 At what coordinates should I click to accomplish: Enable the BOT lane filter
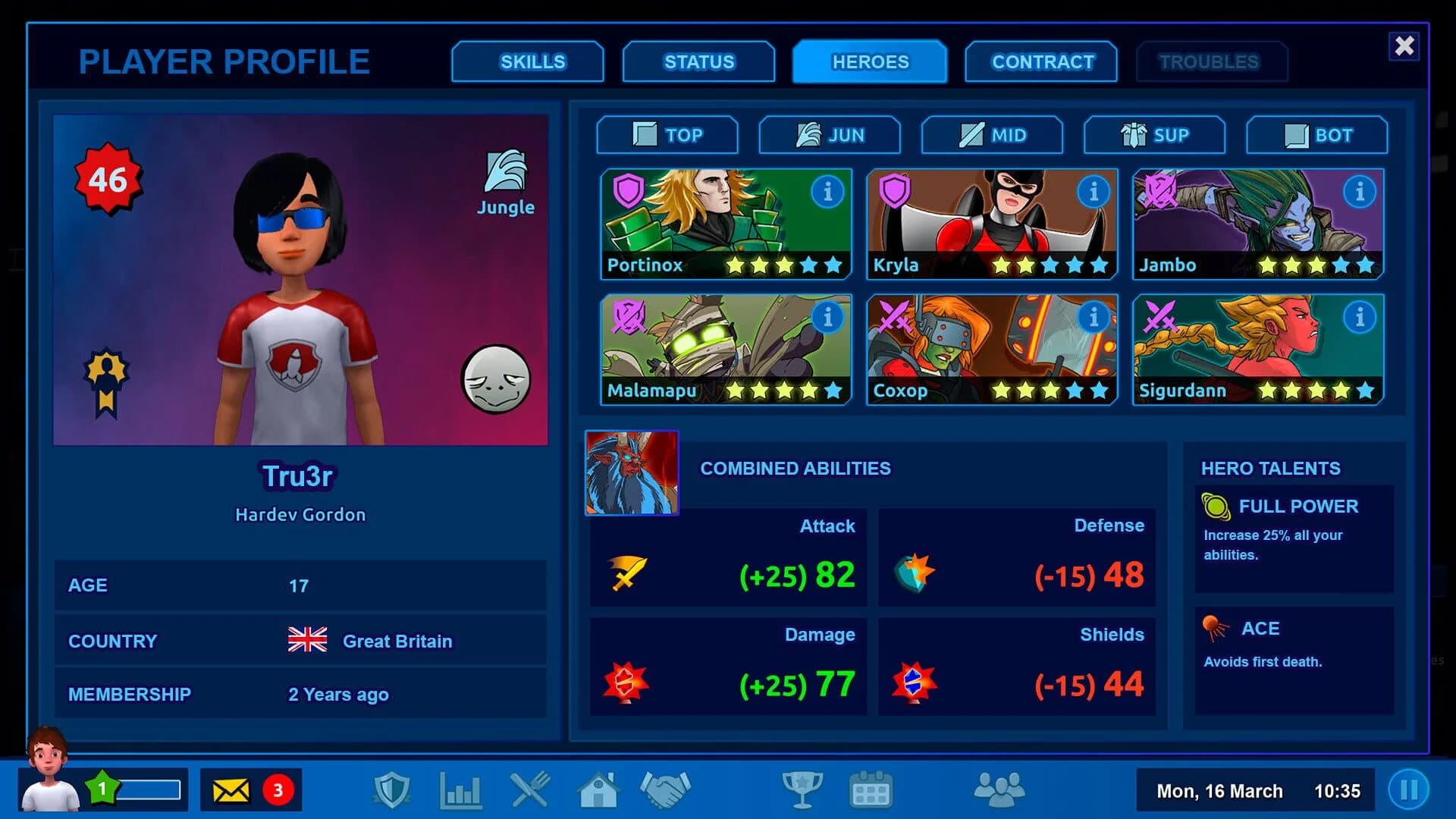point(1316,135)
